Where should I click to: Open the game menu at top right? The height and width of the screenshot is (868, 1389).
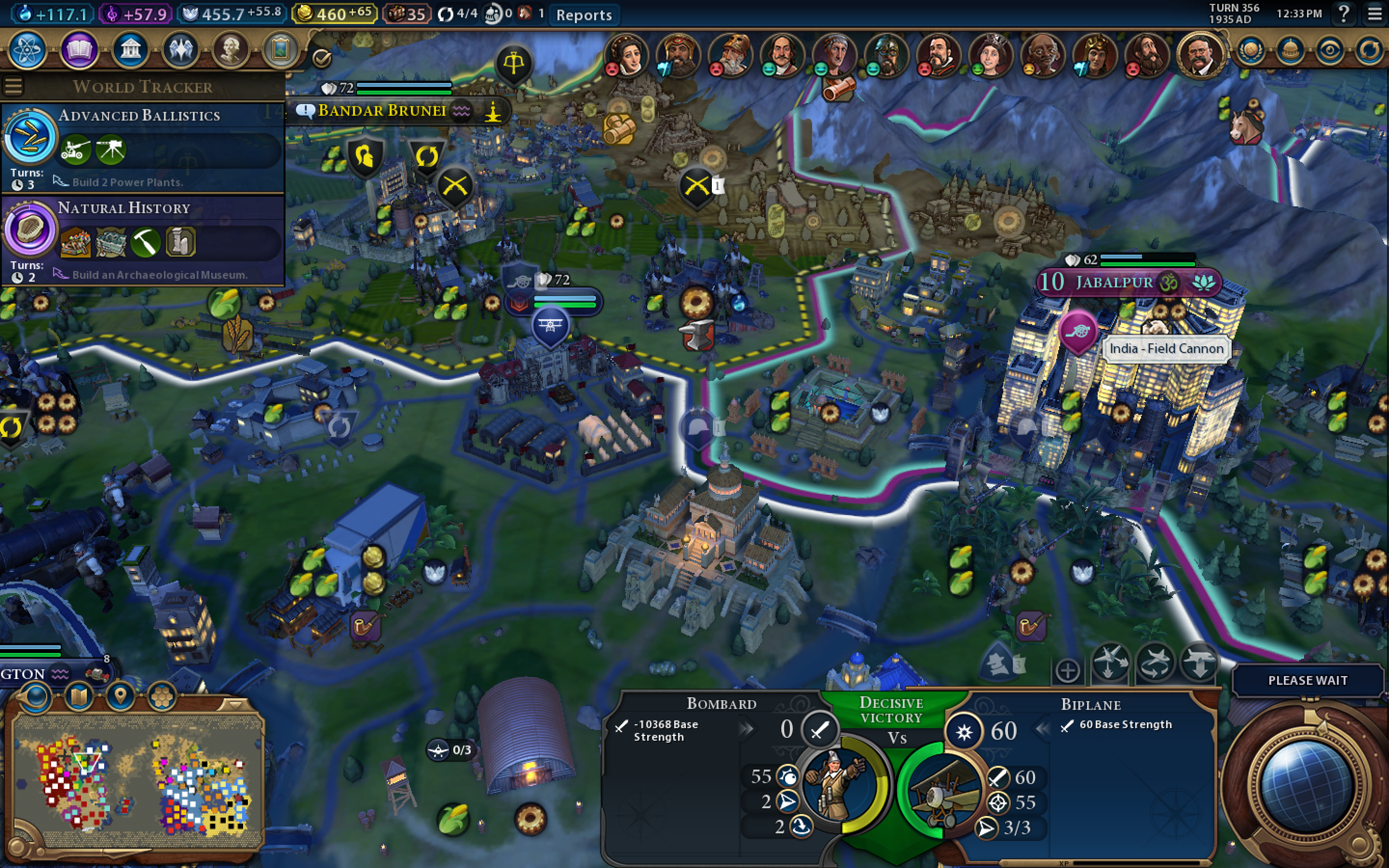click(1375, 14)
